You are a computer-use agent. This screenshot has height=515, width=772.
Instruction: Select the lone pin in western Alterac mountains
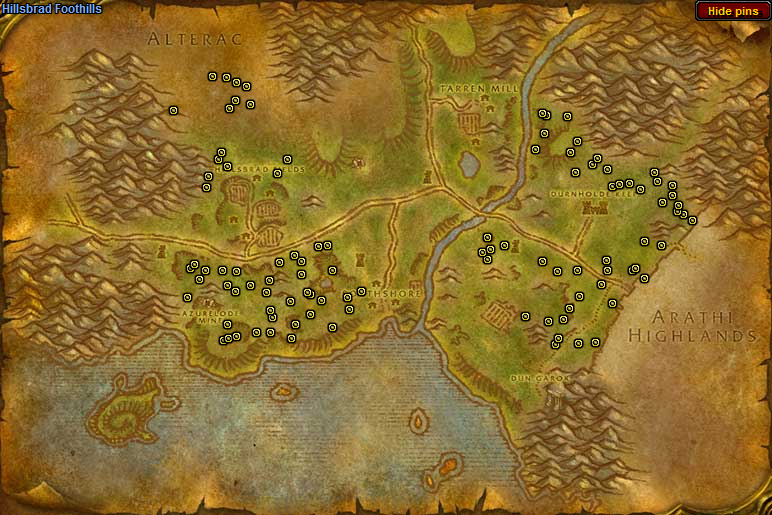point(173,110)
